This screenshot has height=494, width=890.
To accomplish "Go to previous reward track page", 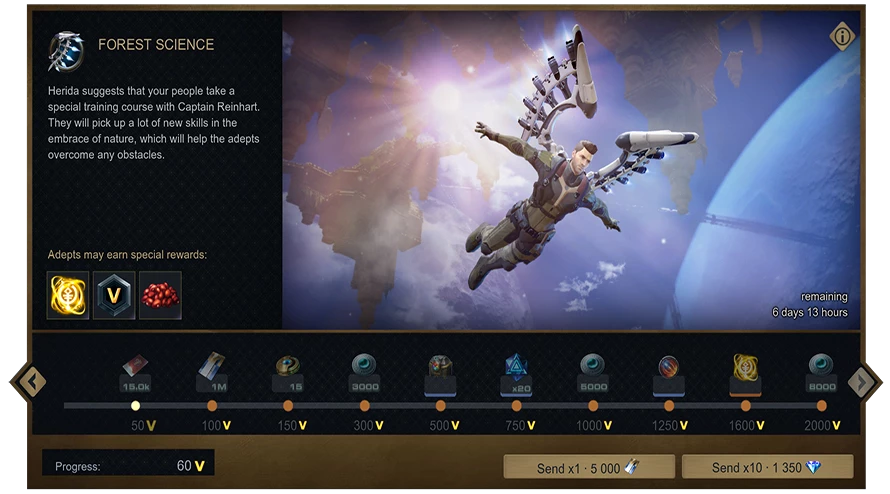I will tap(31, 381).
